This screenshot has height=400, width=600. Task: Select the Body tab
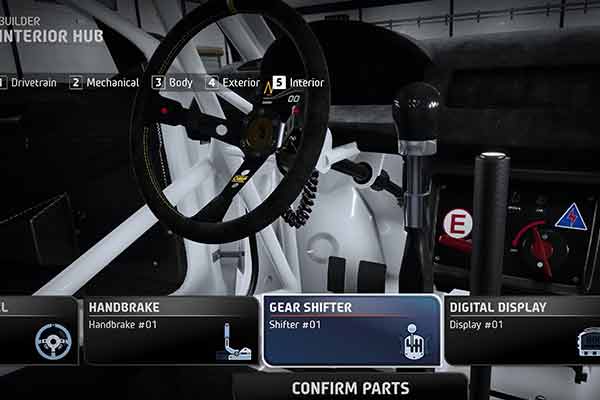click(x=172, y=83)
